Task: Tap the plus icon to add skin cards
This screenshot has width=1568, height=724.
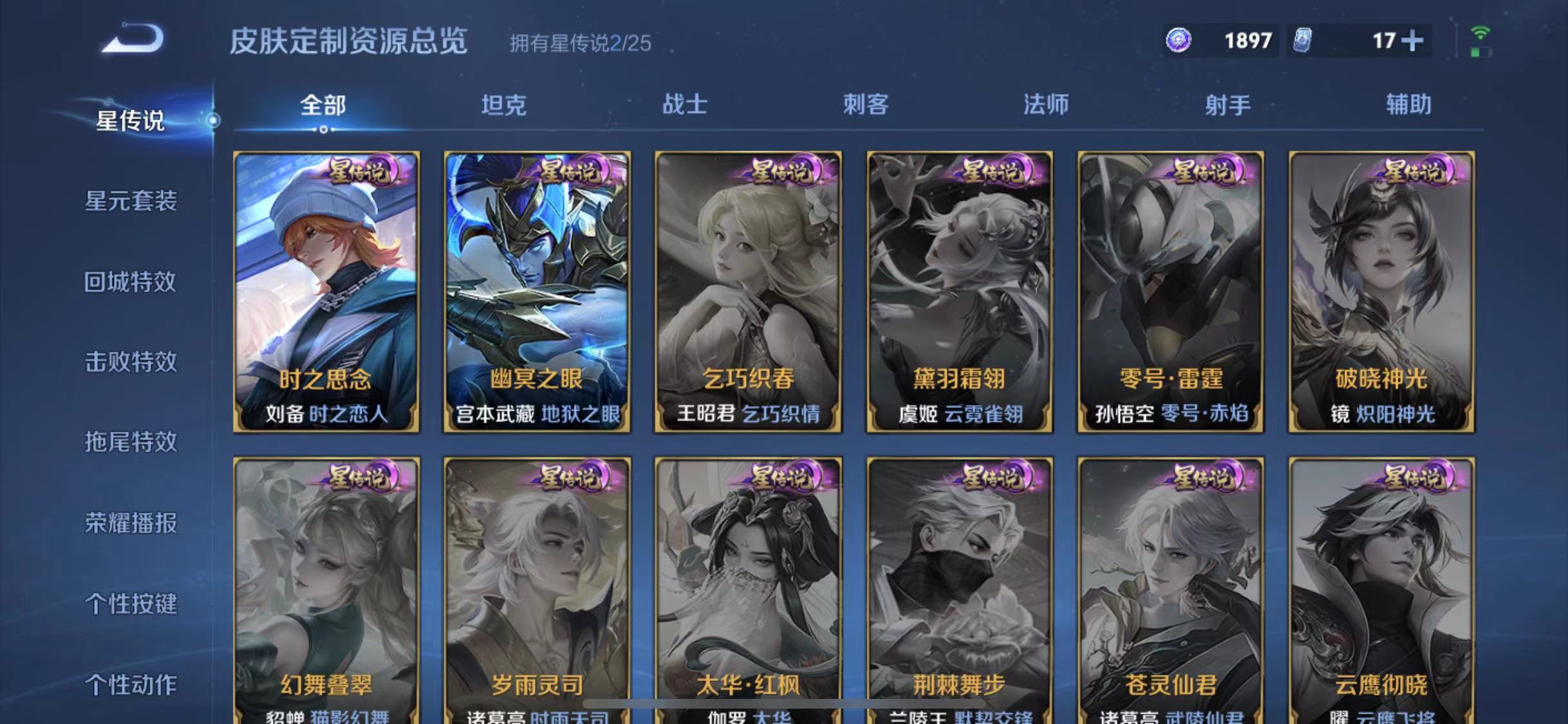Action: 1413,41
